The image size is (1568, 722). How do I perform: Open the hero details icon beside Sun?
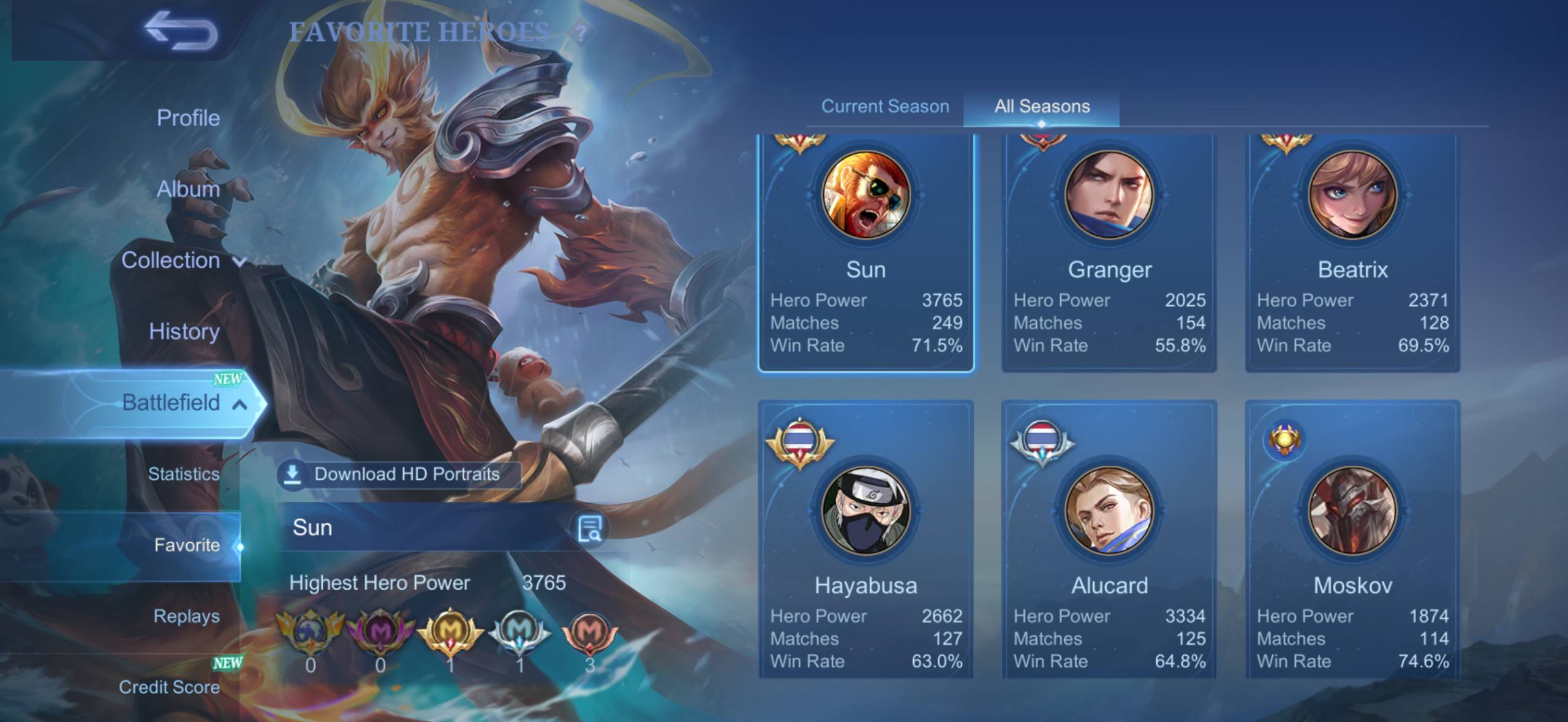[590, 528]
